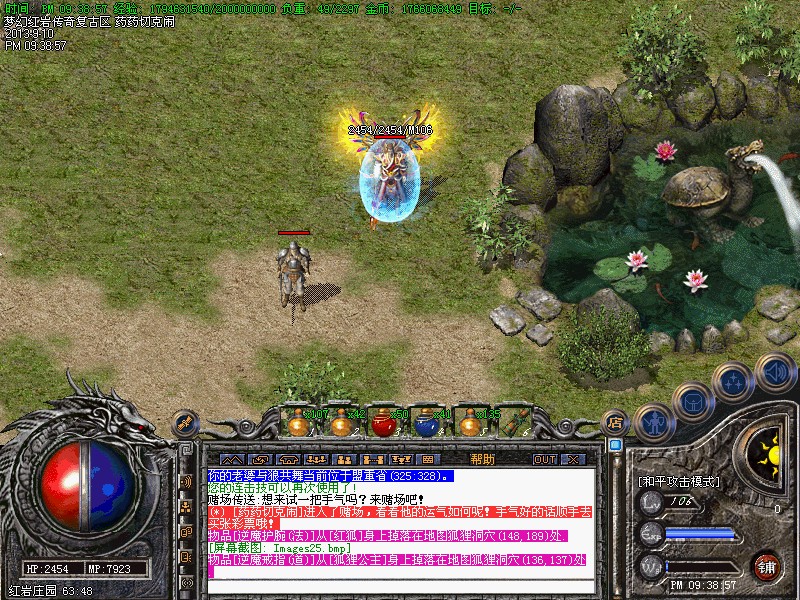800x600 pixels.
Task: Open the shop via the 店 button
Action: click(616, 421)
